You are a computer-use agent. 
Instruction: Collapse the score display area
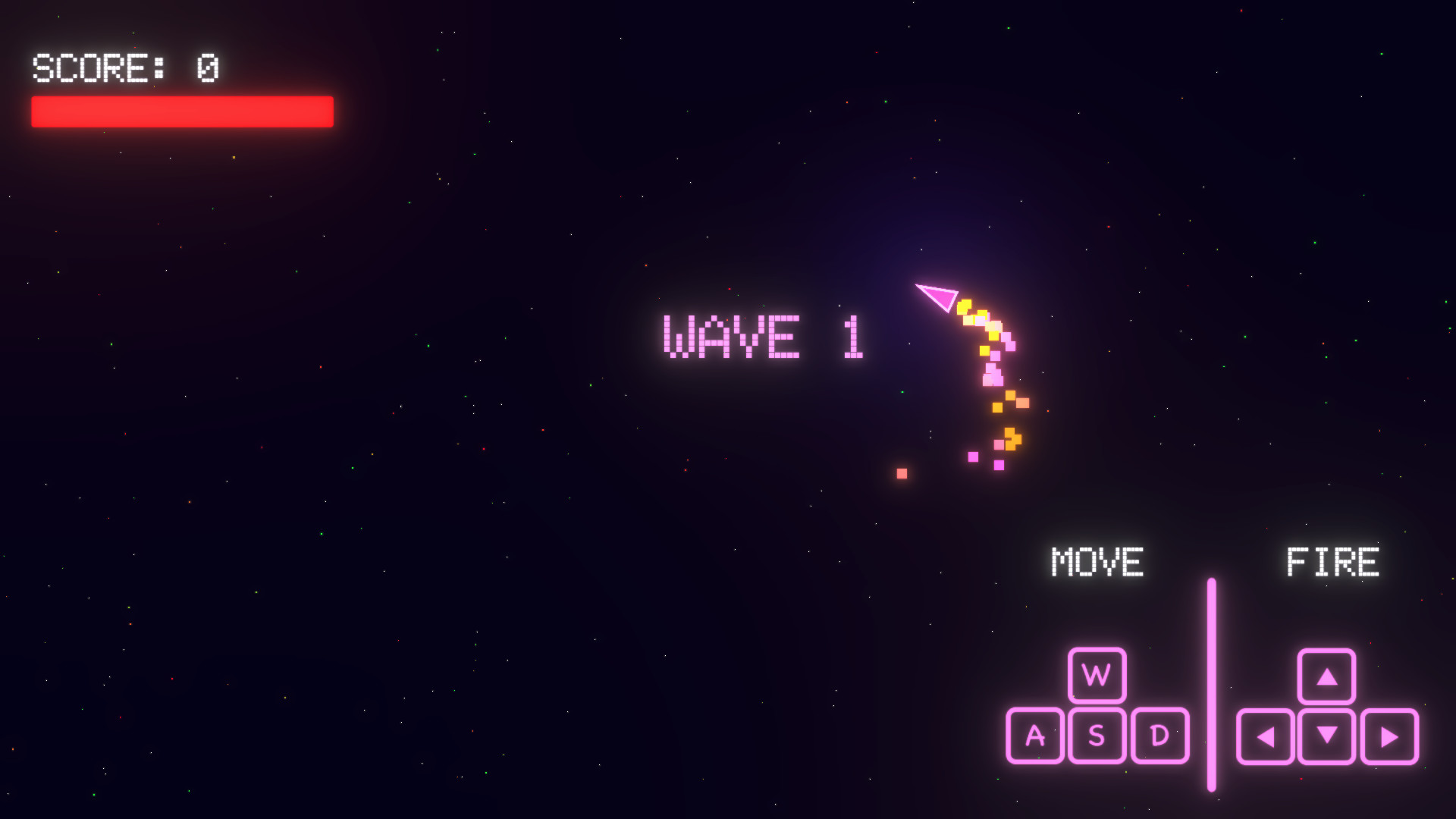(x=125, y=68)
